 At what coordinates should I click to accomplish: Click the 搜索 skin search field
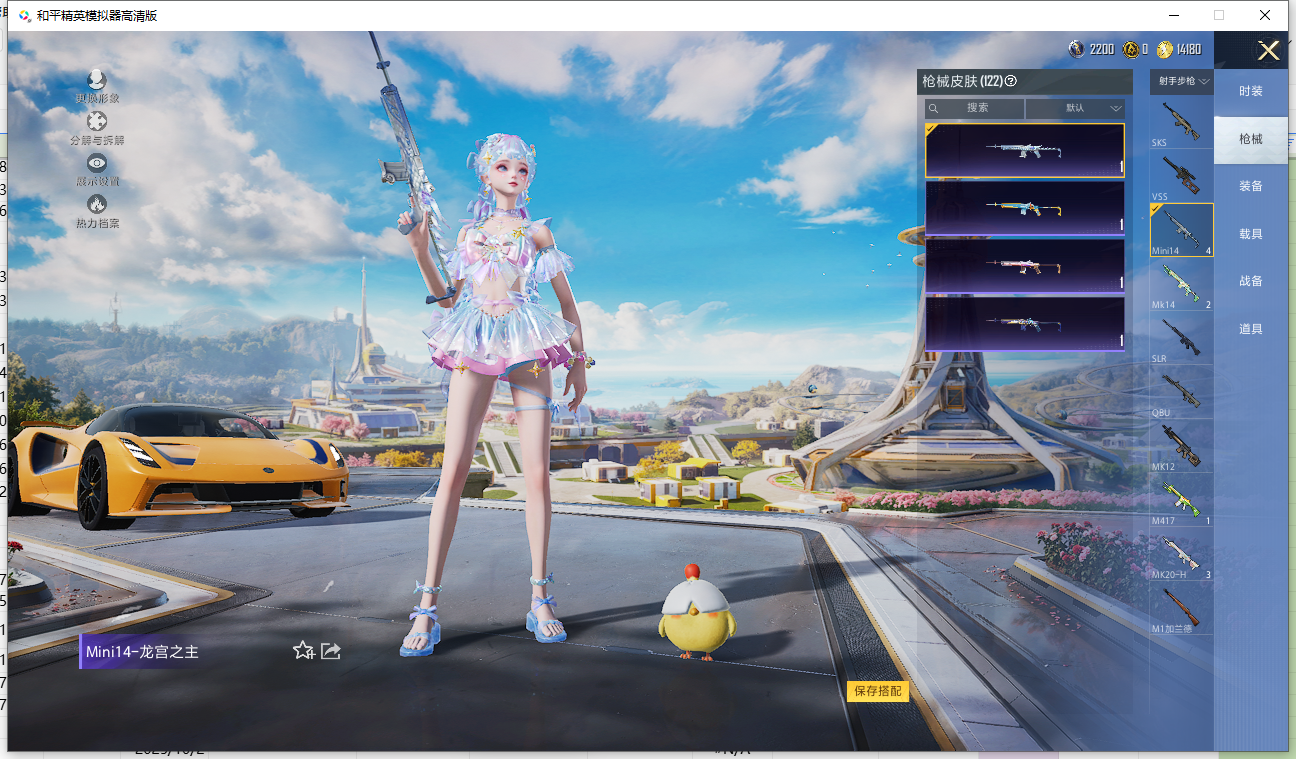point(975,108)
